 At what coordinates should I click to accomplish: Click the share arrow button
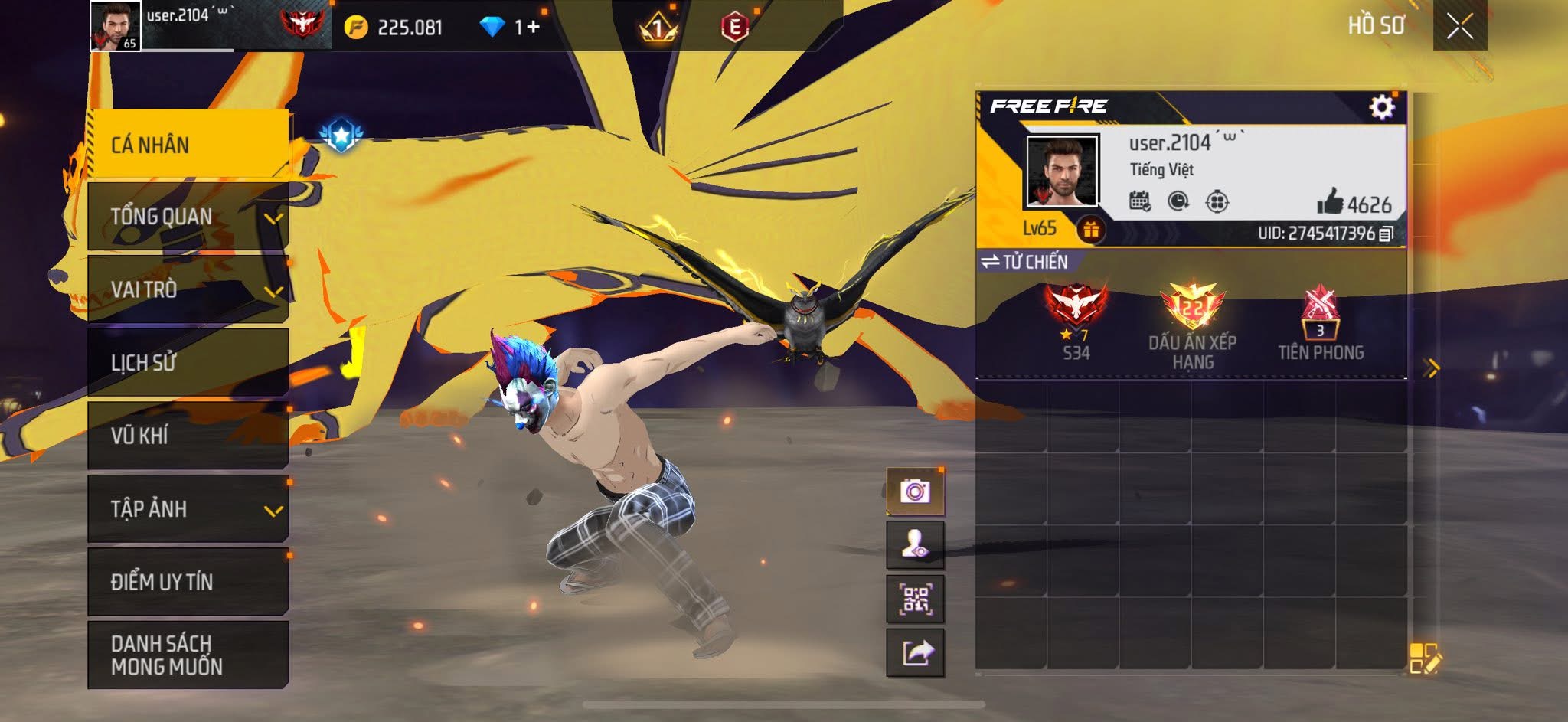point(915,653)
